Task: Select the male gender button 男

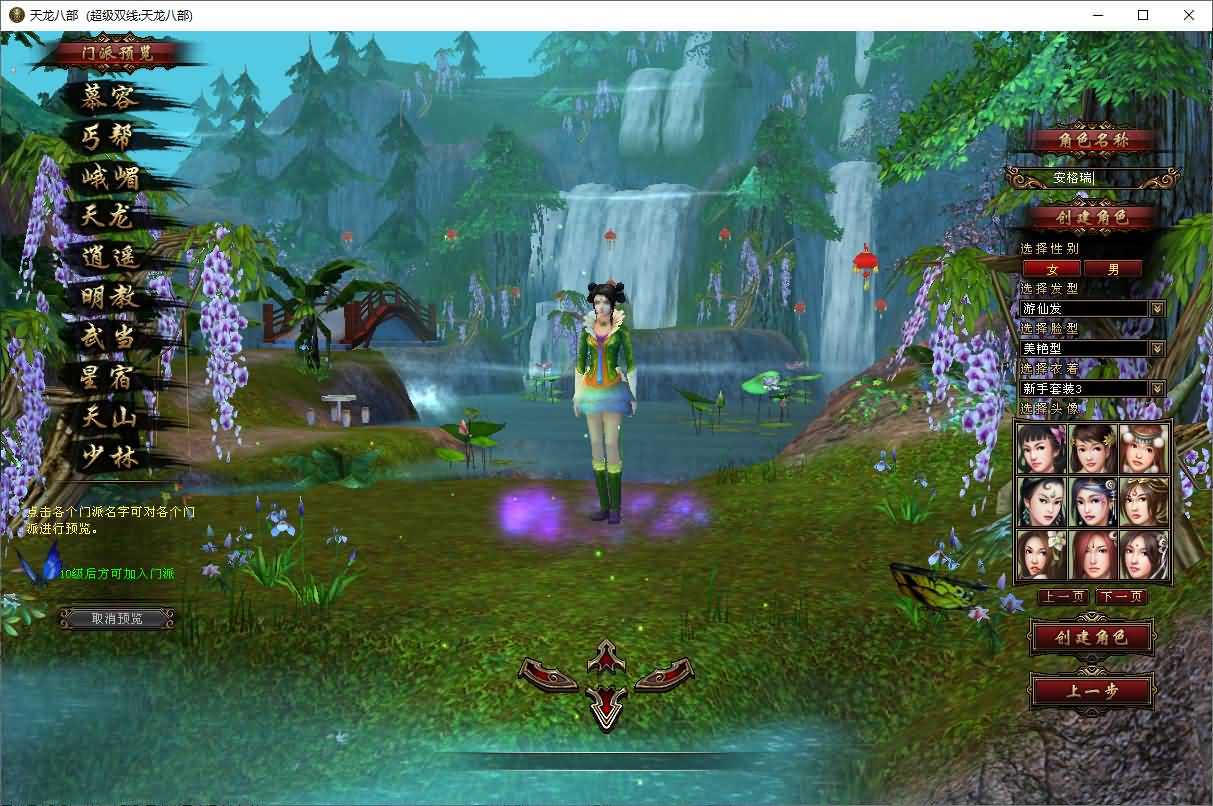Action: pyautogui.click(x=1114, y=268)
